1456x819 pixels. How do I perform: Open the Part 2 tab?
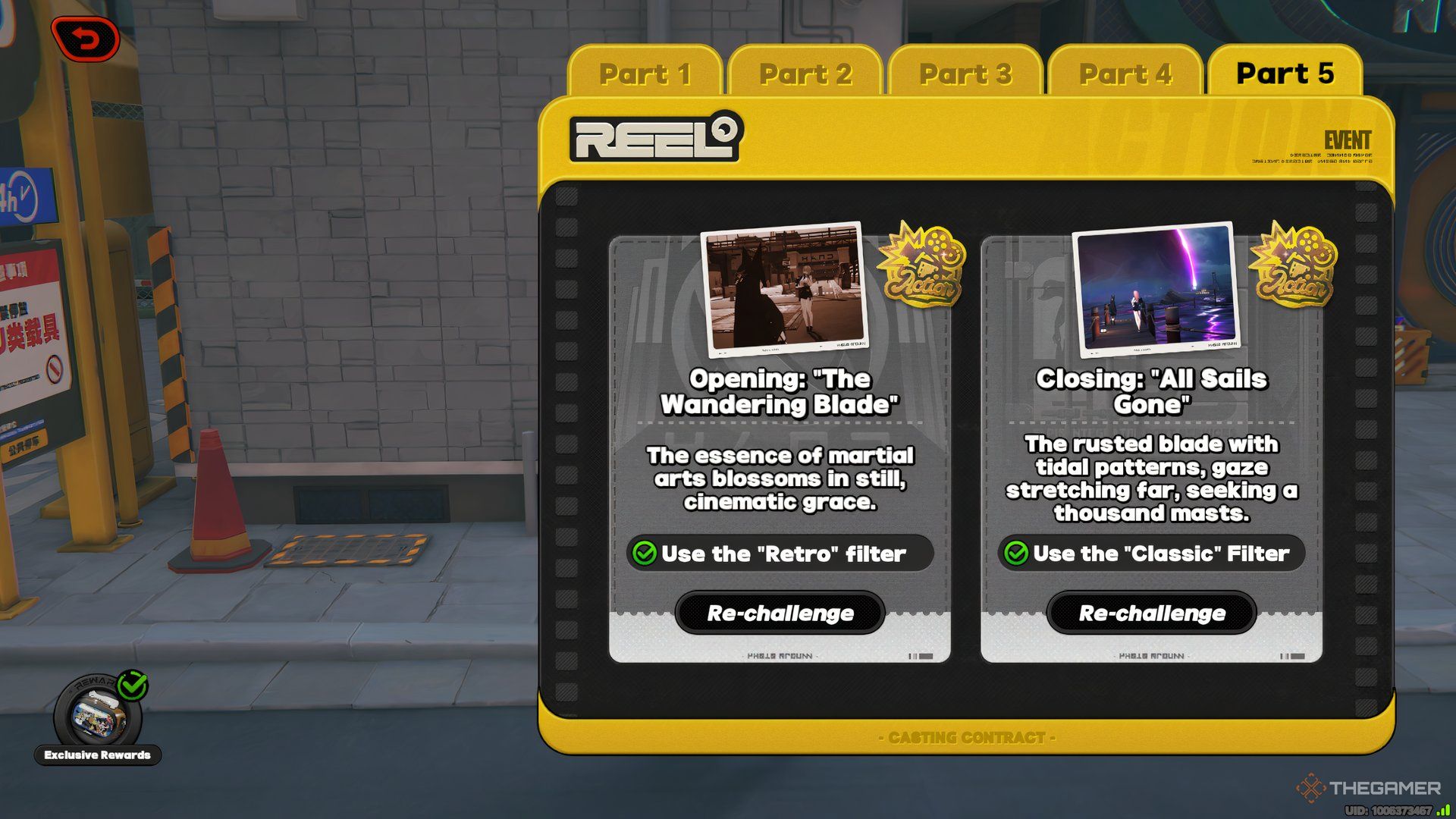click(x=805, y=74)
